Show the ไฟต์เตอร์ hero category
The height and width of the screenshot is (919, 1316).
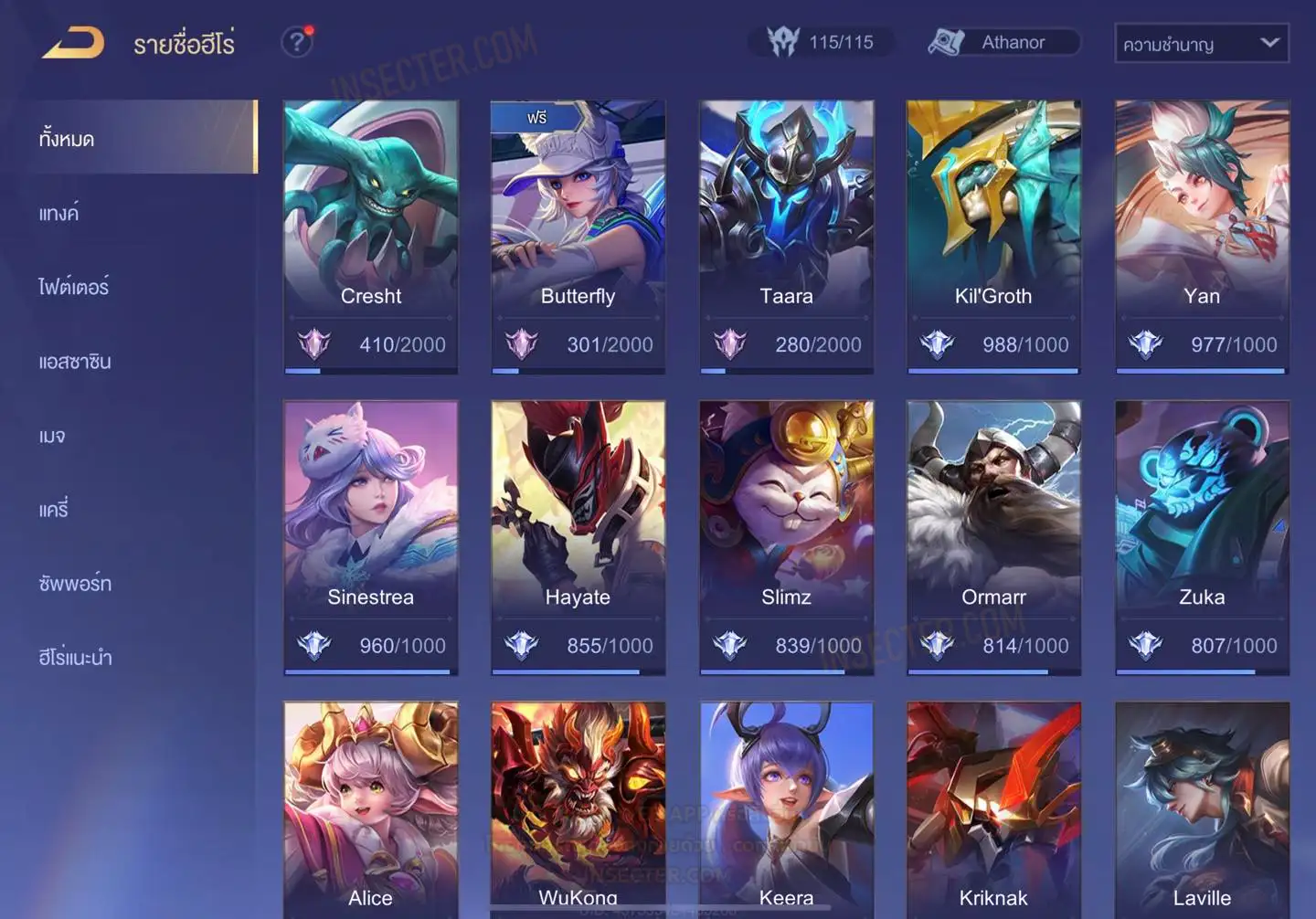(73, 288)
